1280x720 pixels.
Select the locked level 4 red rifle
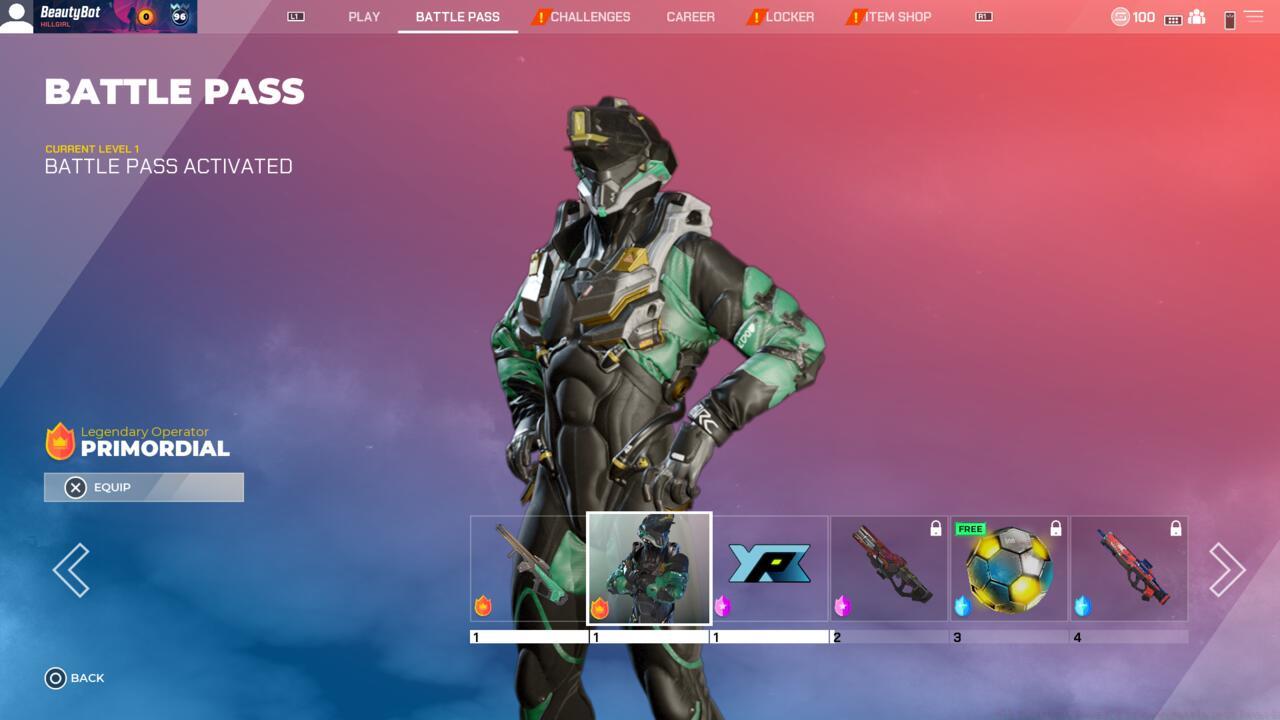[1129, 569]
